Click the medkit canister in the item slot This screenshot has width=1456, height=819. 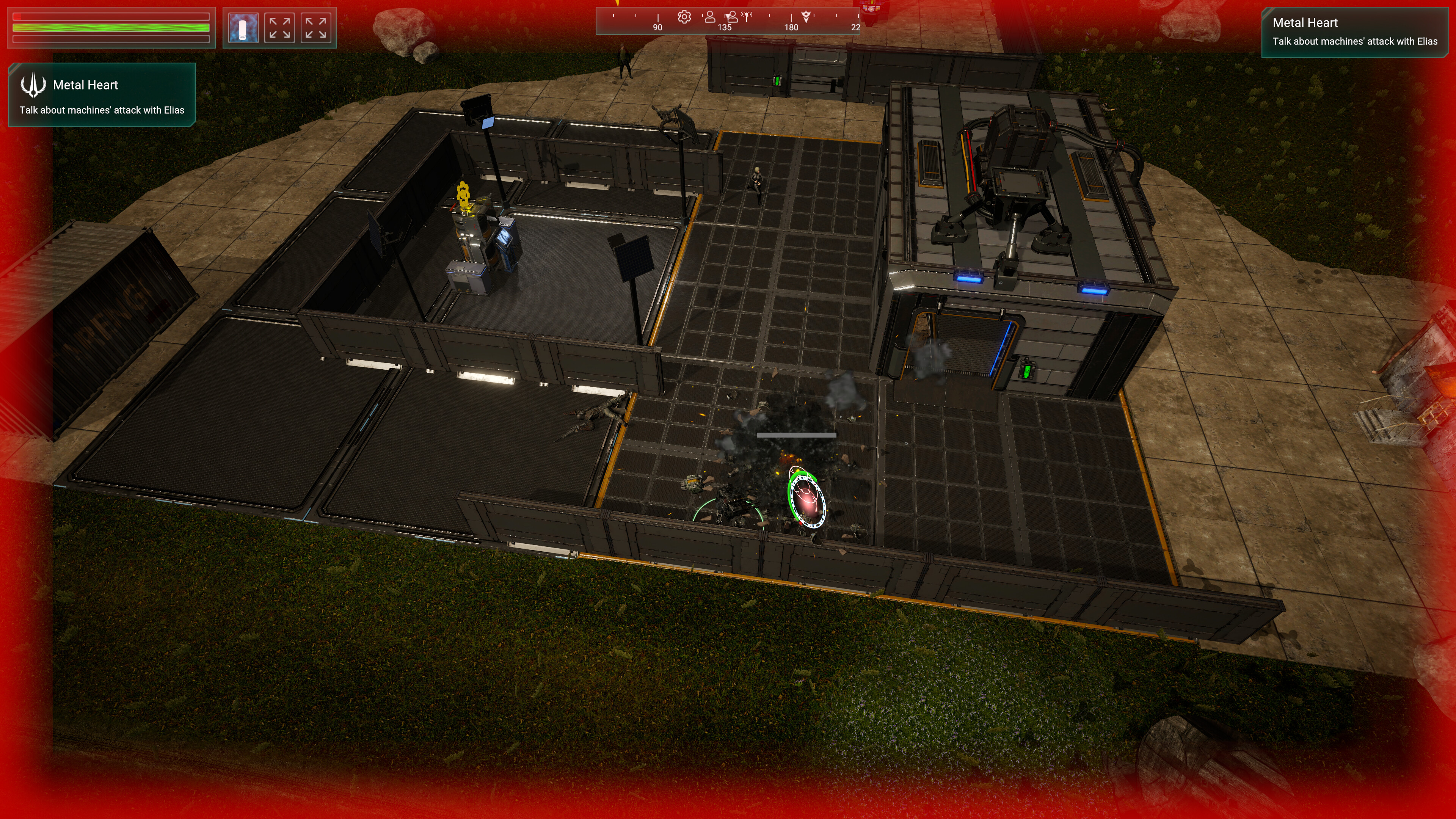(x=243, y=27)
